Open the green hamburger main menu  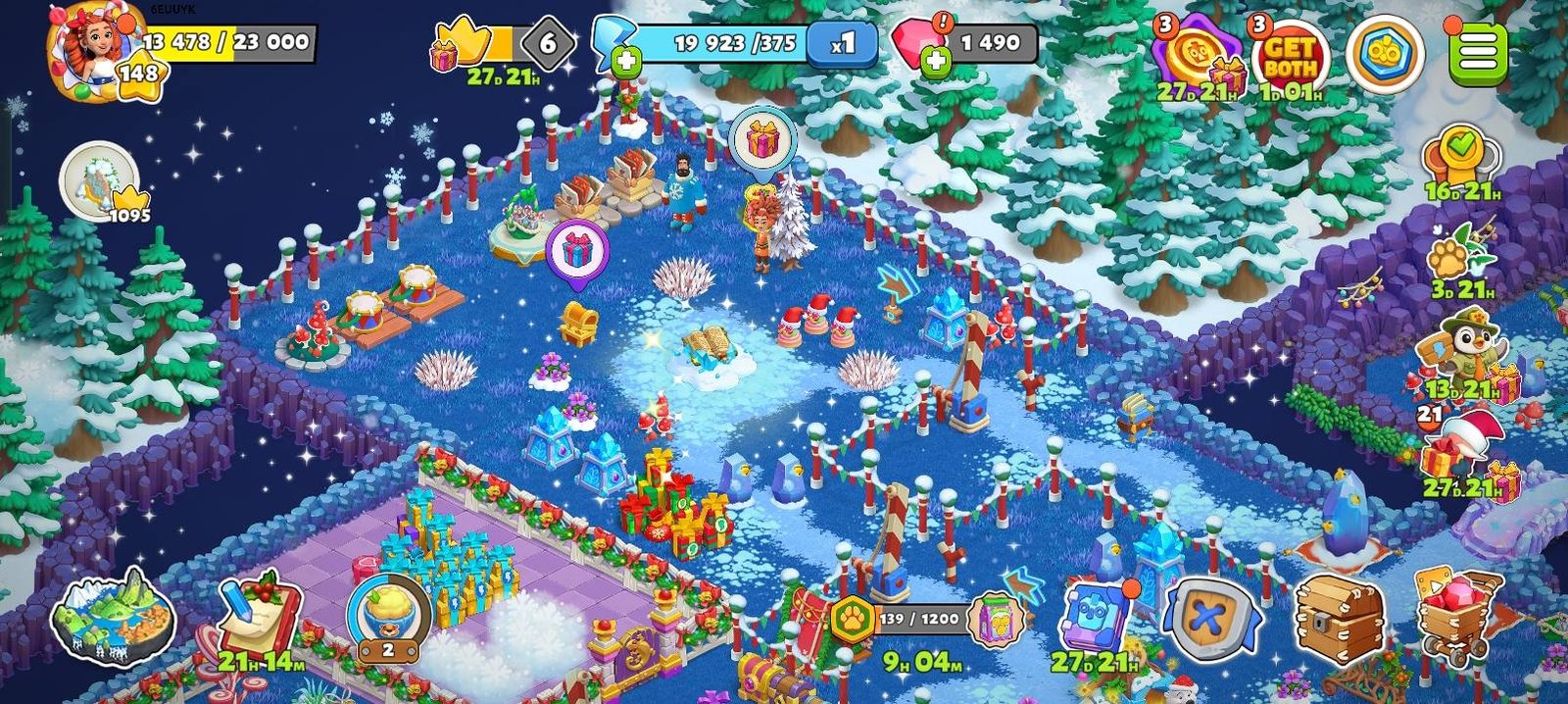1479,51
